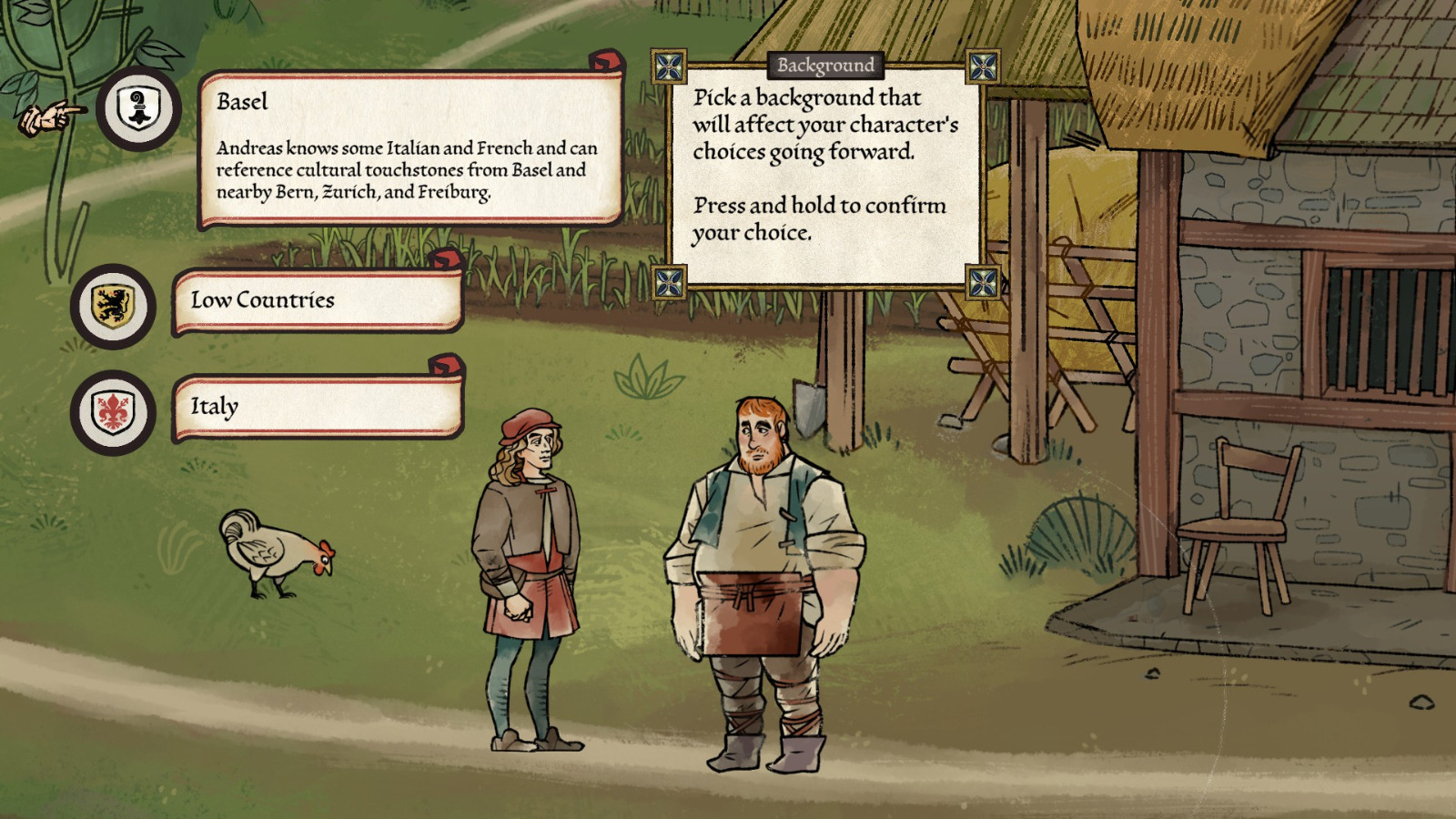Click the Low Countries lion crest icon
1456x819 pixels.
pos(113,307)
